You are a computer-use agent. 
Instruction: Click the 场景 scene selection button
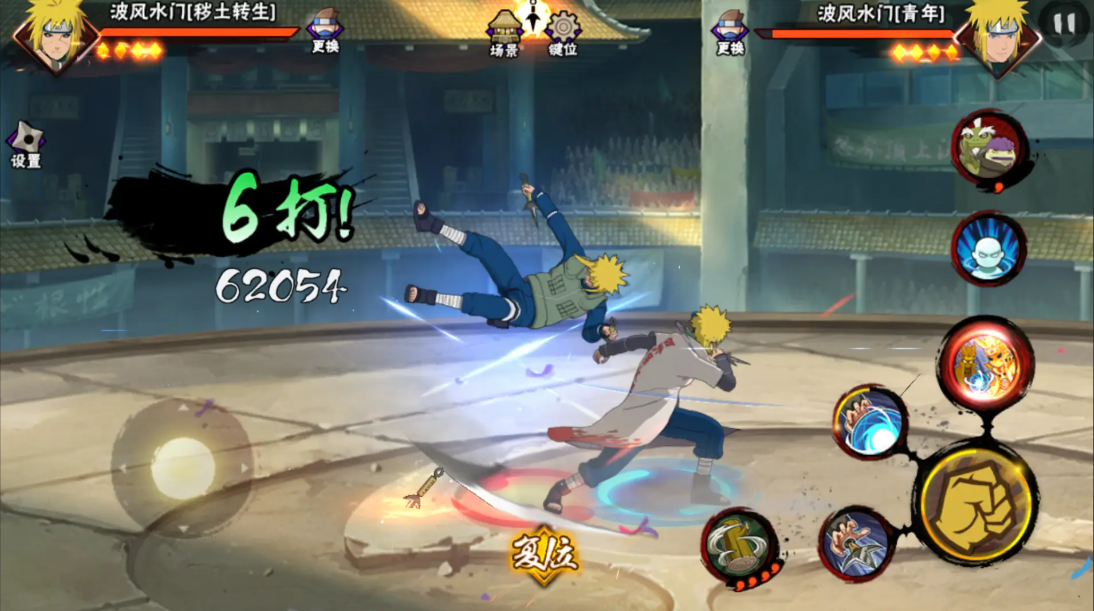coord(504,31)
